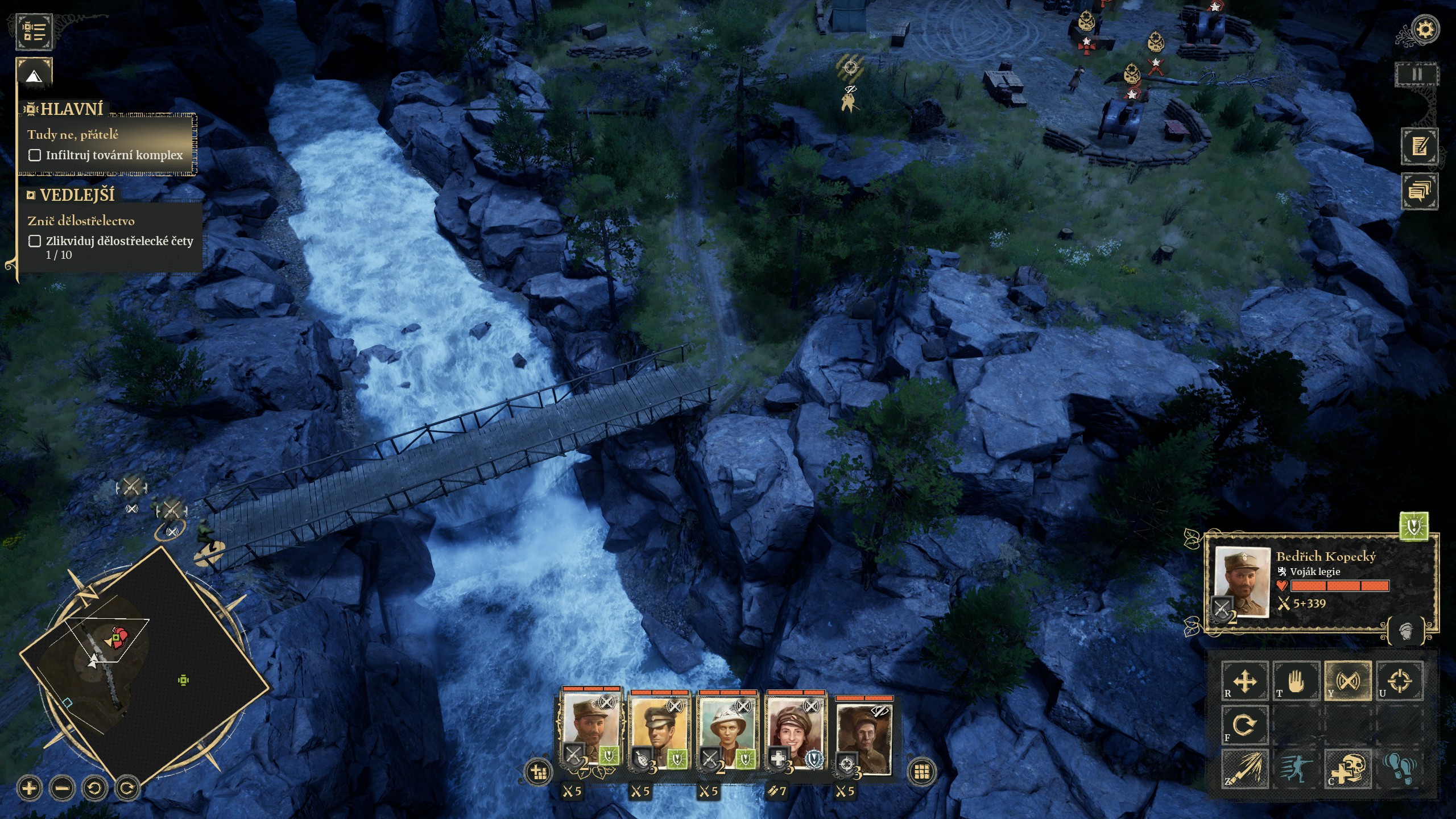Toggle the crosshair aim command
Viewport: 1456px width, 819px height.
pos(1399,680)
